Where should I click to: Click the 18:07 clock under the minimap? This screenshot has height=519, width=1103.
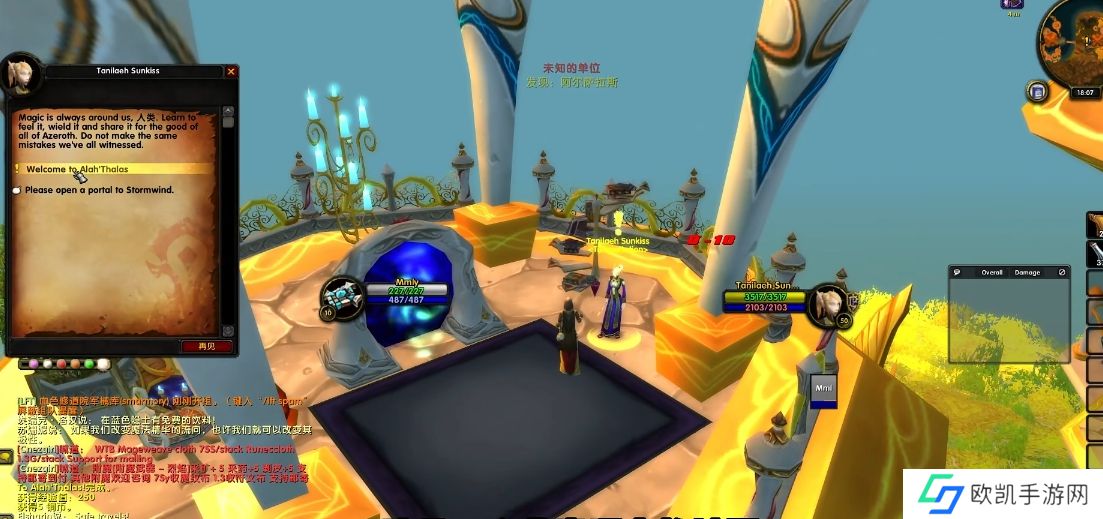click(x=1084, y=93)
